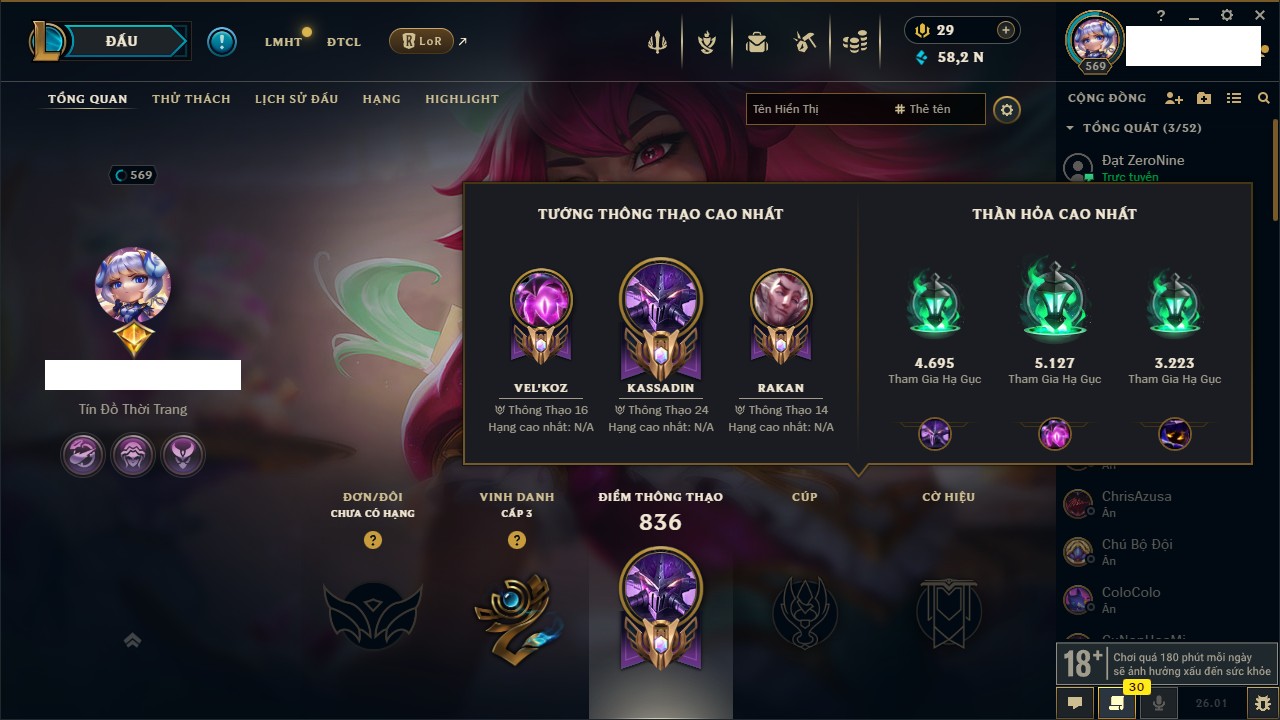Screen dimensions: 1280x720
Task: Select ChrisAzusa in the friends list
Action: click(1136, 497)
